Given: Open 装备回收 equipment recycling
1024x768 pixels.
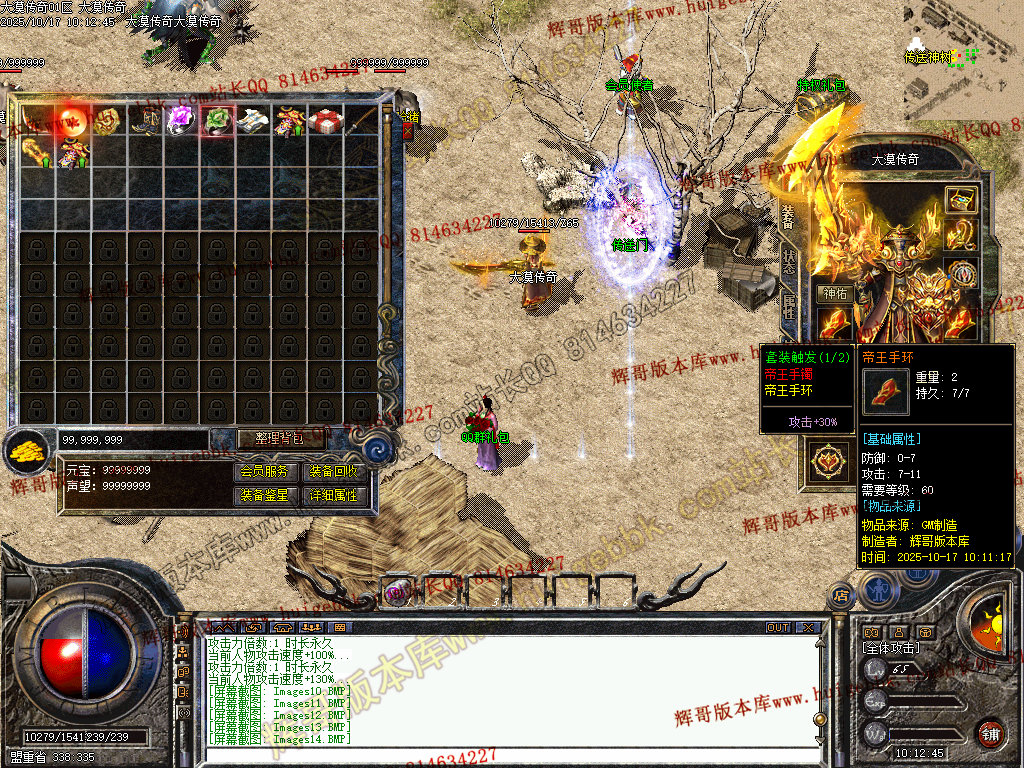Looking at the screenshot, I should (333, 472).
